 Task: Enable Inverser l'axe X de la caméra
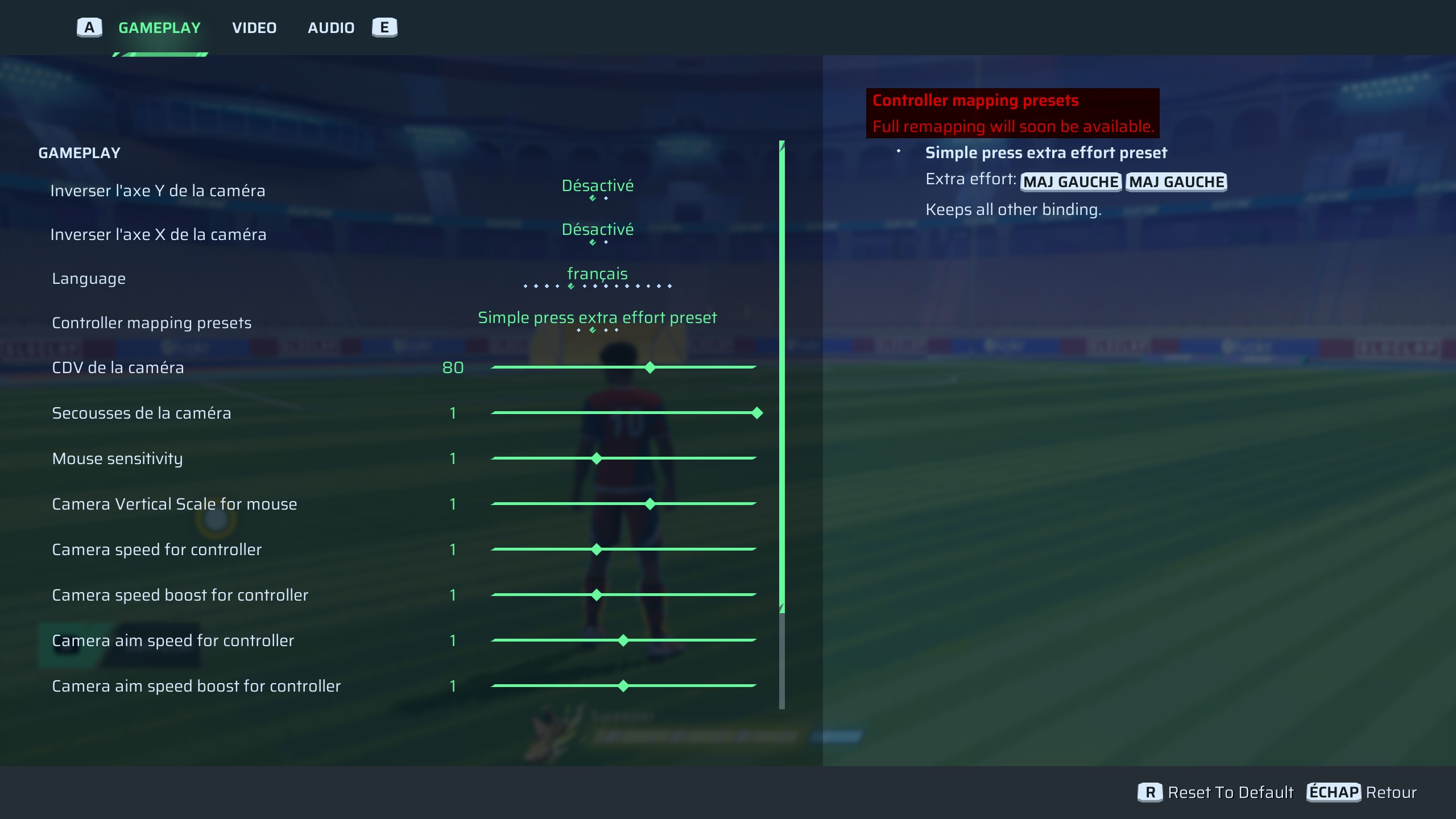(x=597, y=230)
